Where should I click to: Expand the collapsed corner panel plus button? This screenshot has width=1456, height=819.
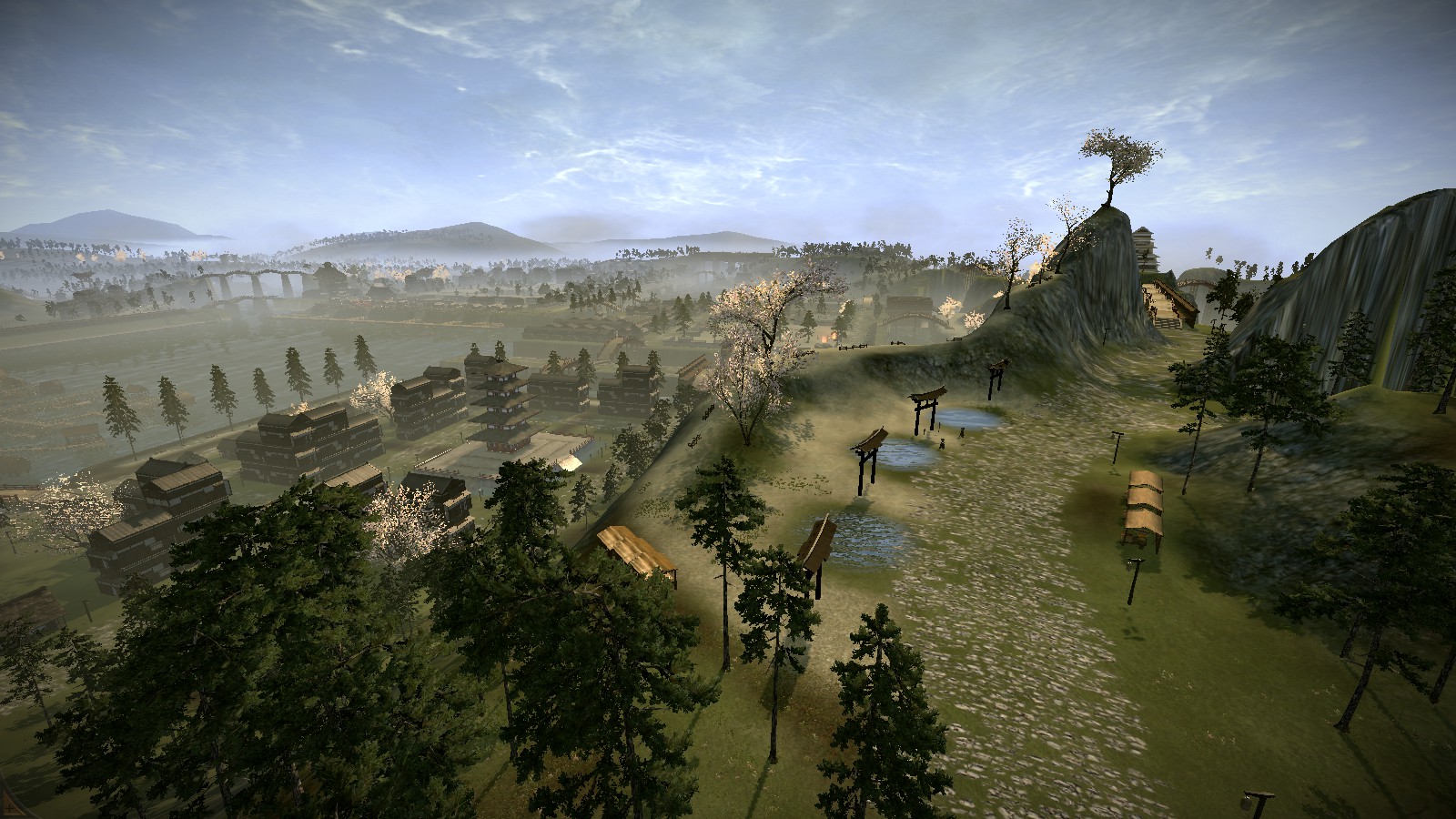[11, 808]
